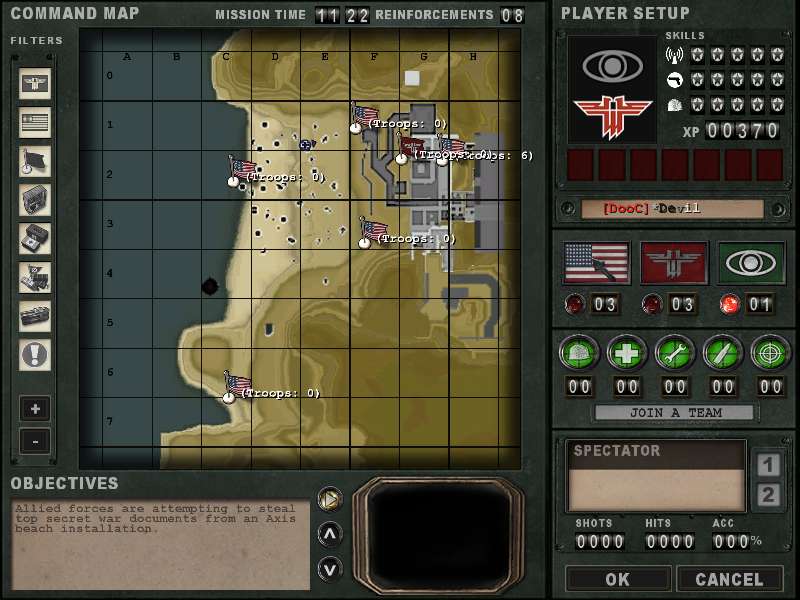800x600 pixels.
Task: Select the Spectator eye team button
Action: 751,263
